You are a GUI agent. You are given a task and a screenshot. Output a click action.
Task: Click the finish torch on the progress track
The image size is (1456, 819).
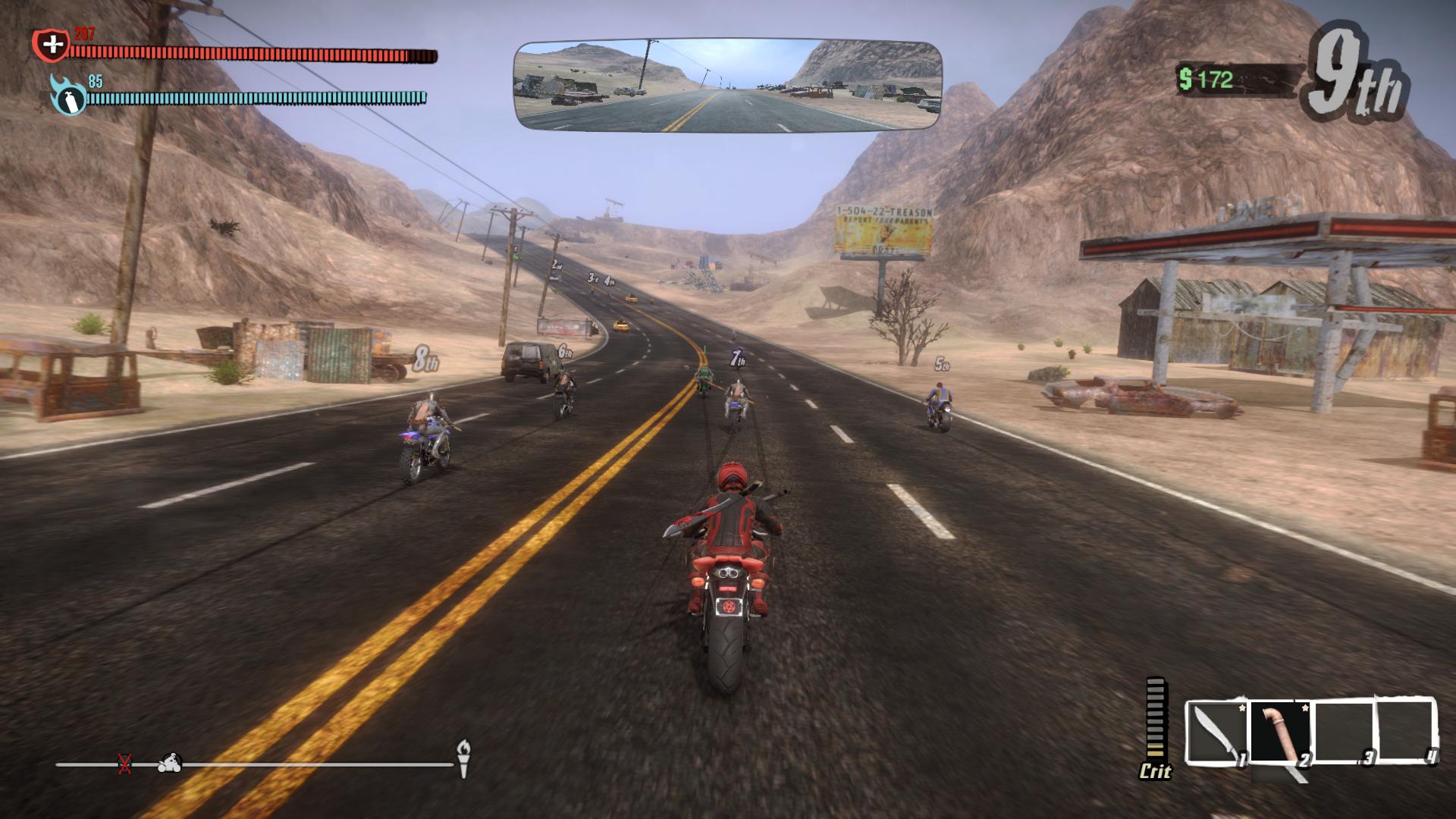pos(463,757)
